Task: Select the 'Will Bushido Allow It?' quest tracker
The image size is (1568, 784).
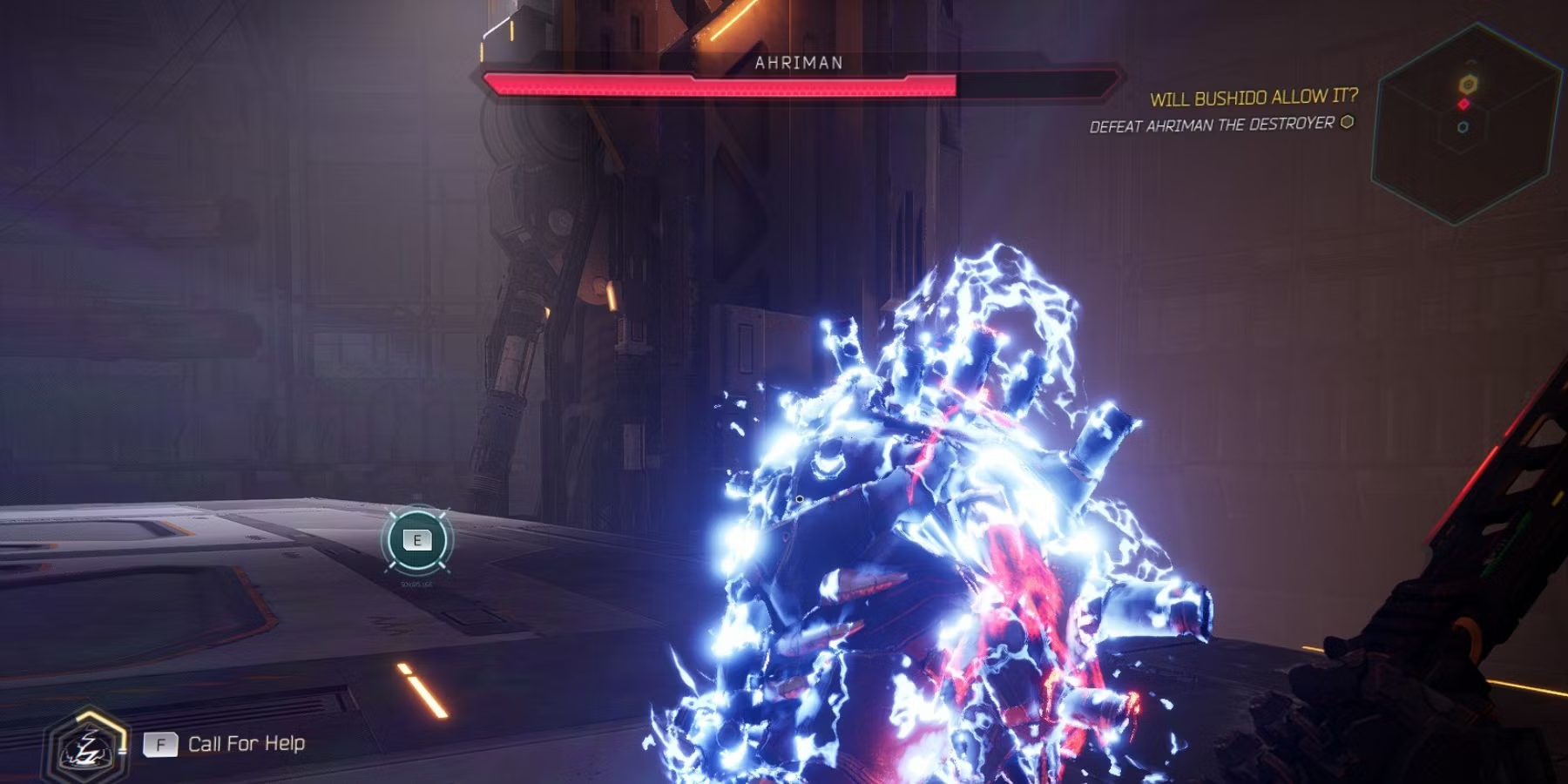Action: click(x=1253, y=98)
